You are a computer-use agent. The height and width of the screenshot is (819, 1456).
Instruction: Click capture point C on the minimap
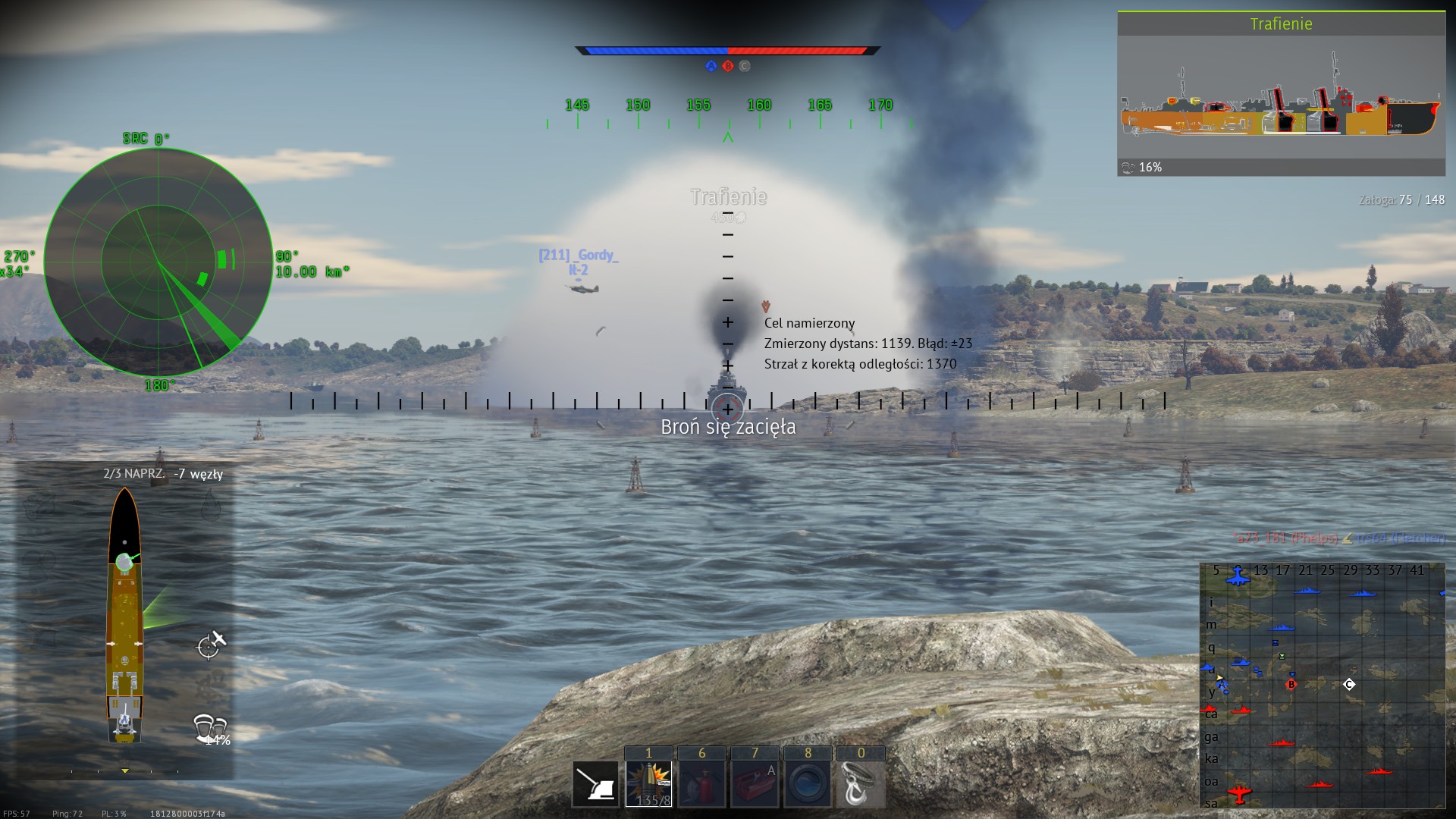(1349, 685)
